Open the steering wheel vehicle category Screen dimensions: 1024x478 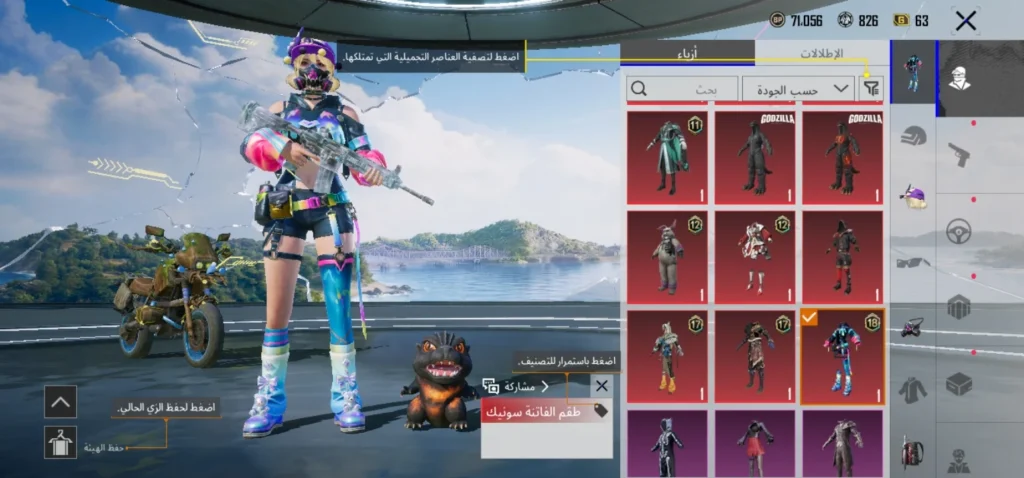click(x=959, y=230)
